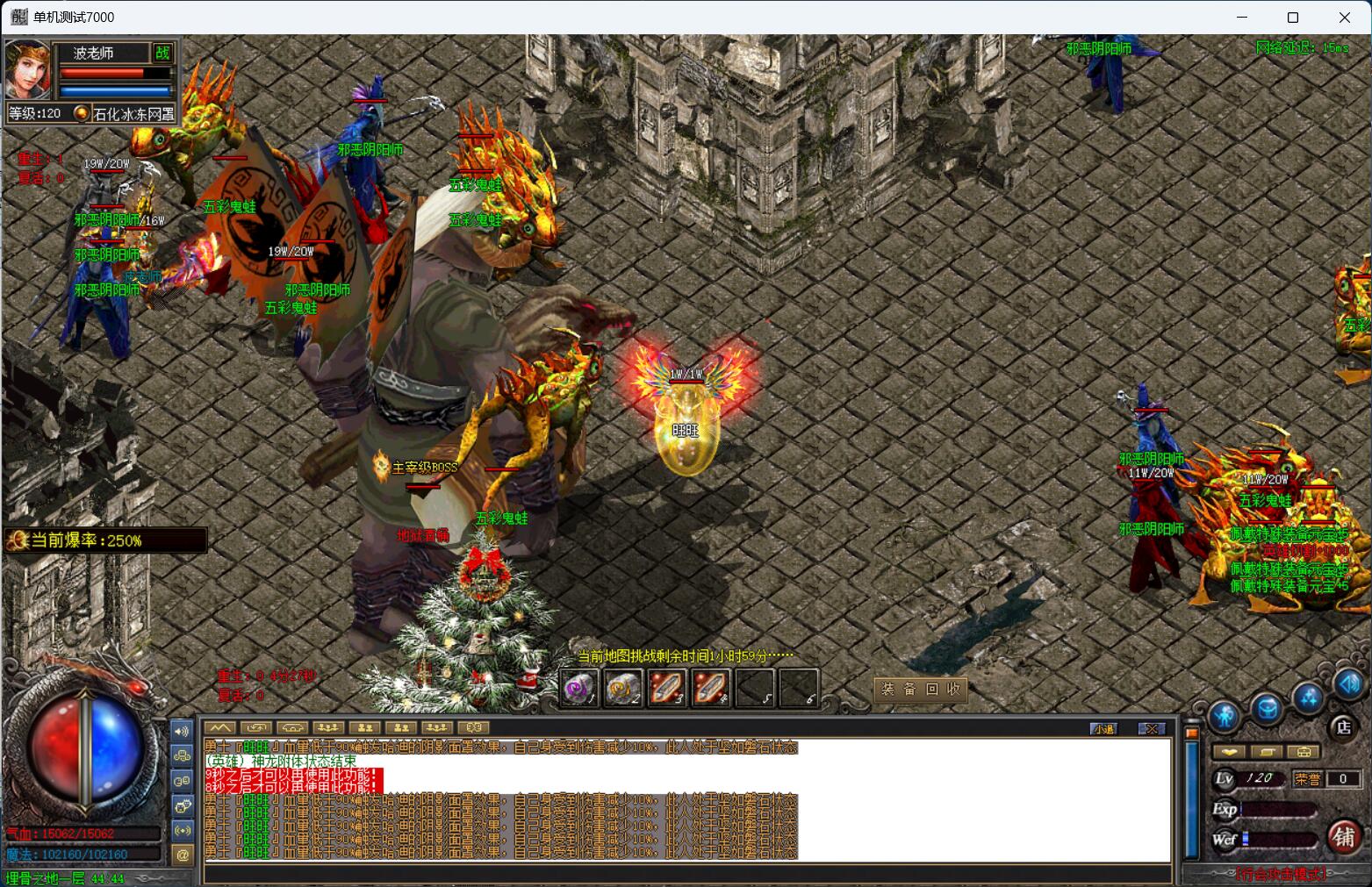The width and height of the screenshot is (1372, 887).
Task: Use the golden spiral stone in slot 2
Action: pyautogui.click(x=623, y=688)
